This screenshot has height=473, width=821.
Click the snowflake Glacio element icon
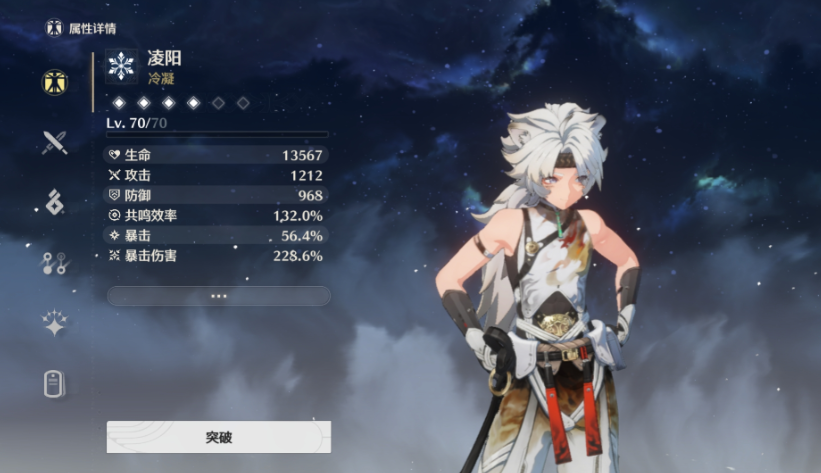tap(122, 66)
